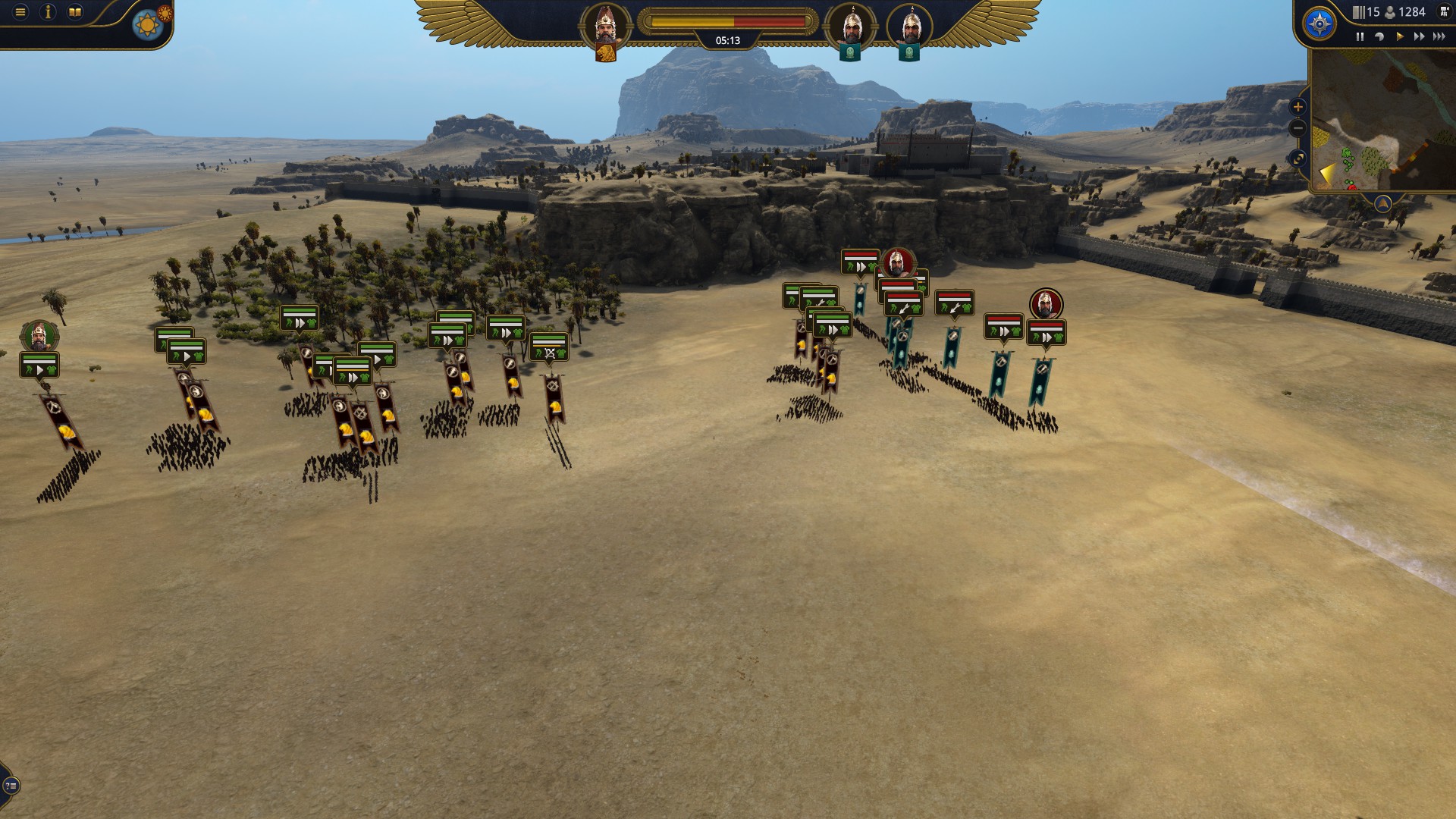Select the player general's portrait at top
Image resolution: width=1456 pixels, height=819 pixels.
pos(607,25)
